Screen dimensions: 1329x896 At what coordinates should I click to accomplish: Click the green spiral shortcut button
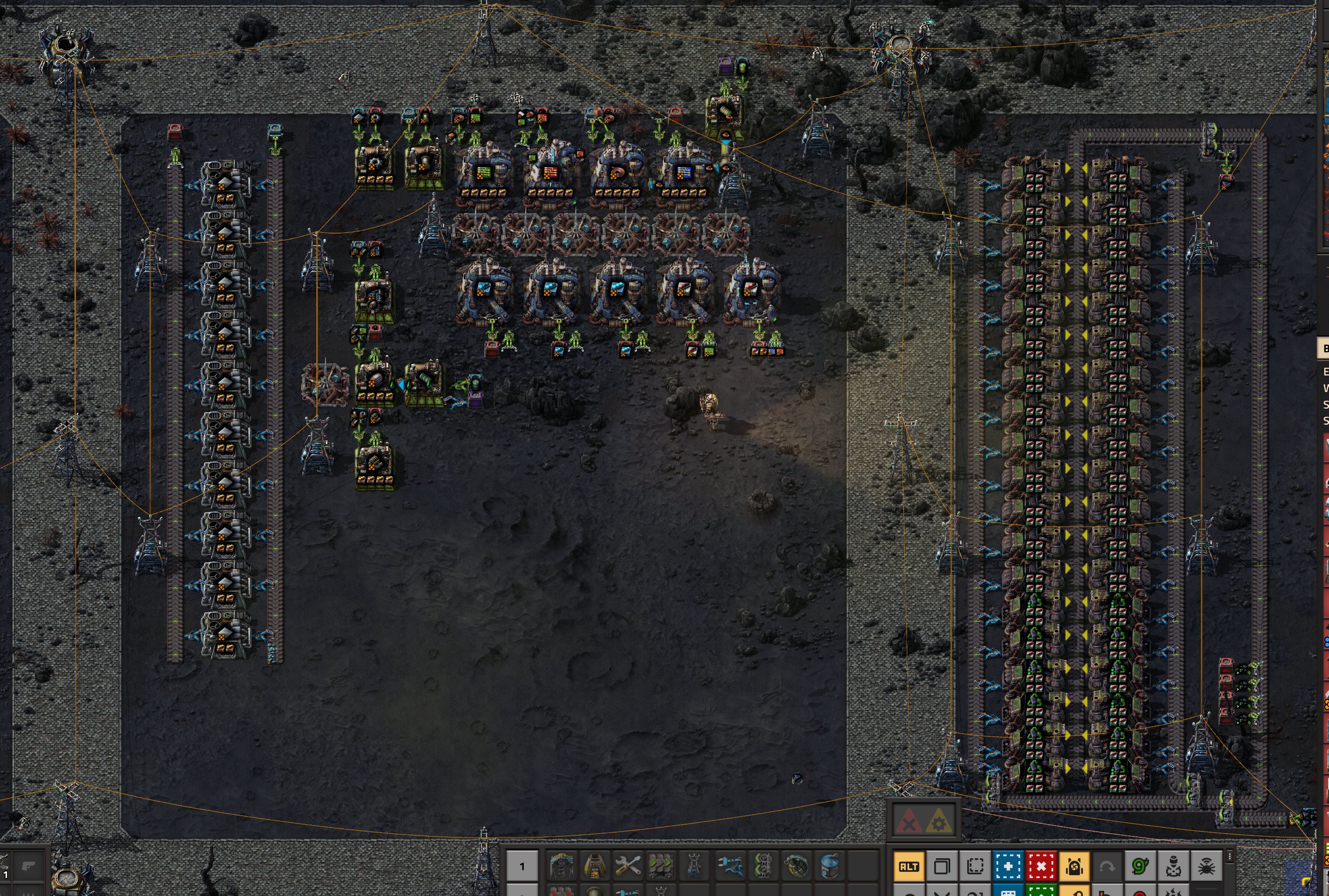pyautogui.click(x=1140, y=866)
